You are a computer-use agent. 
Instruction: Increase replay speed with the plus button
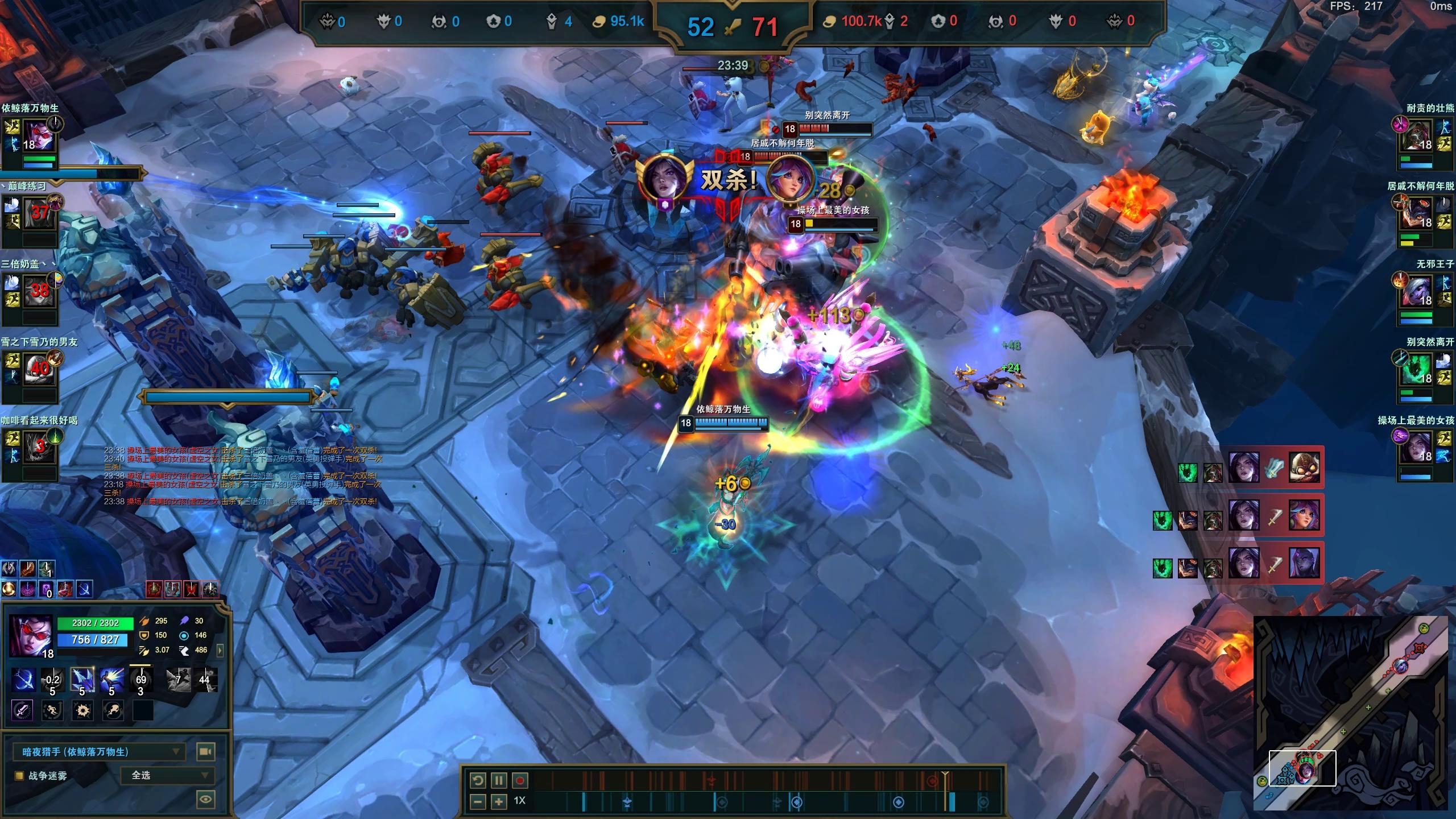499,802
